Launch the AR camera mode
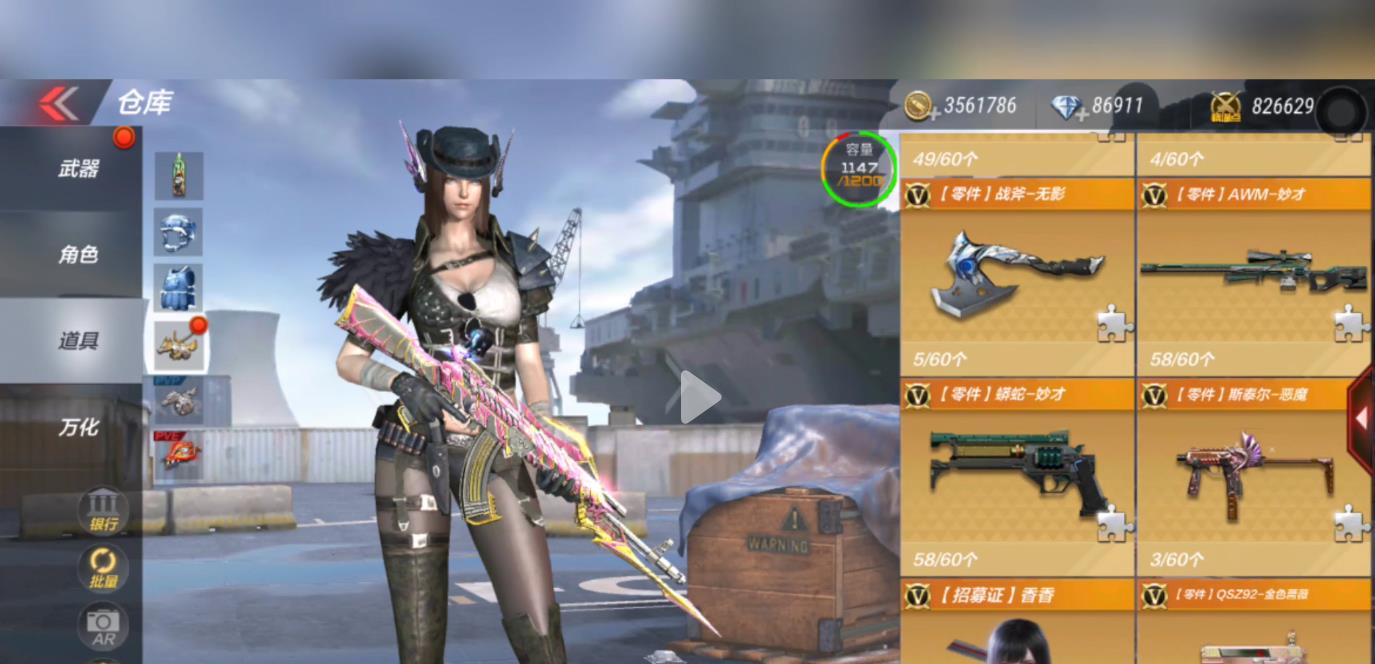 pyautogui.click(x=103, y=626)
